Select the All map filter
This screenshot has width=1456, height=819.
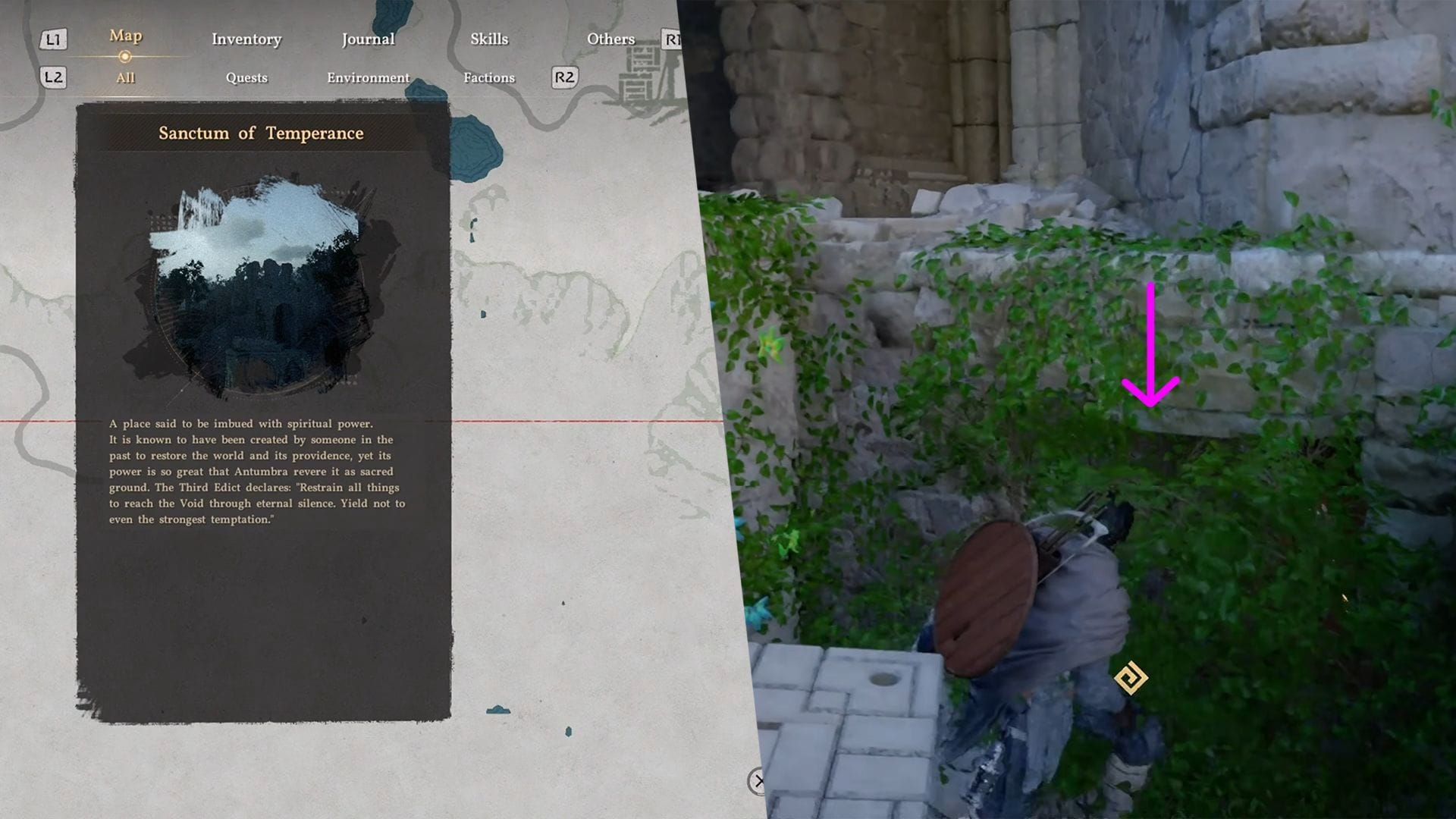[x=124, y=77]
